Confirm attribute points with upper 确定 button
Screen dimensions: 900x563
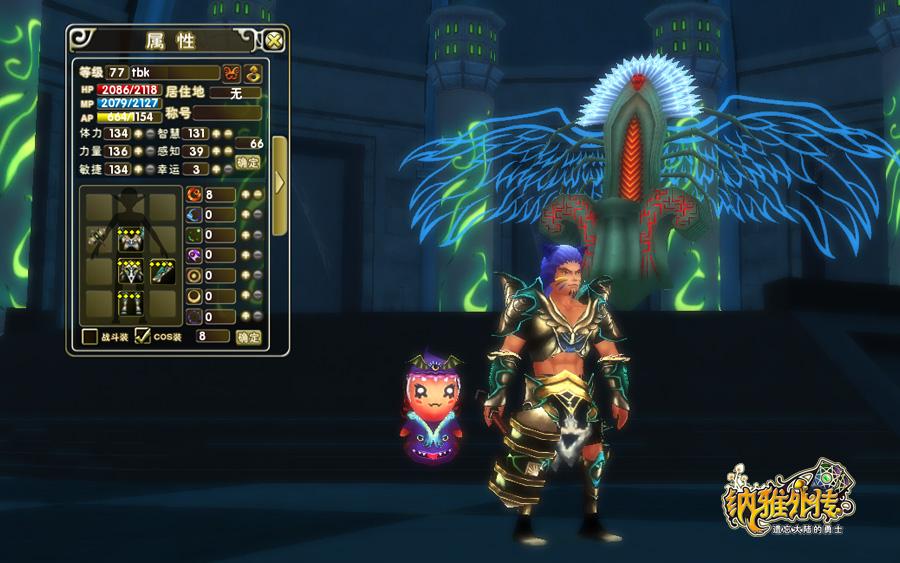point(247,162)
